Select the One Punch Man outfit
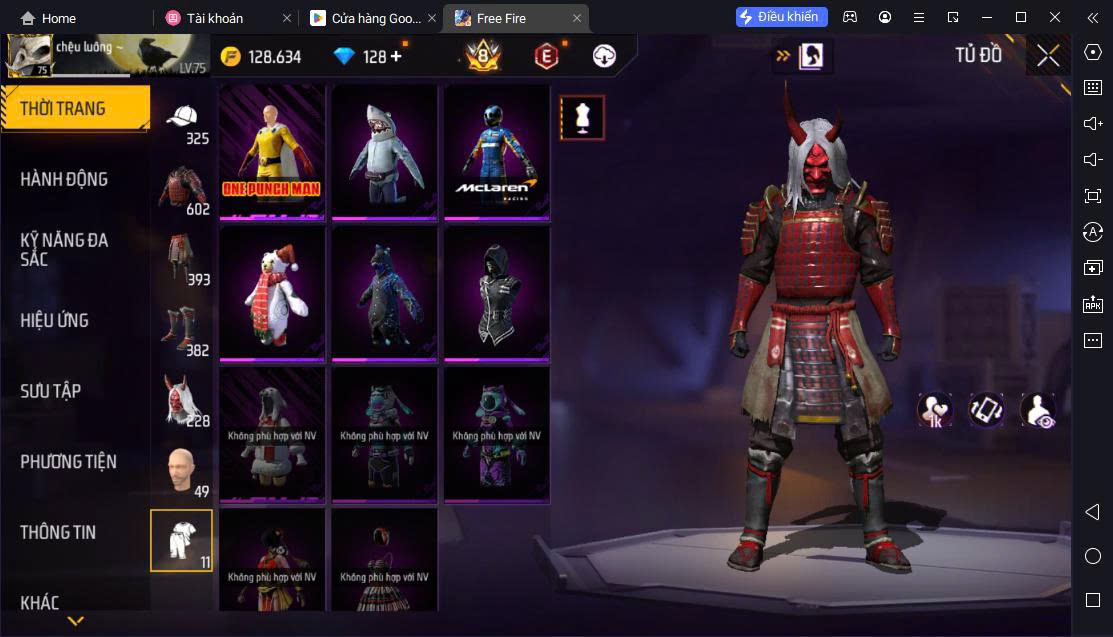The image size is (1113, 637). click(273, 151)
